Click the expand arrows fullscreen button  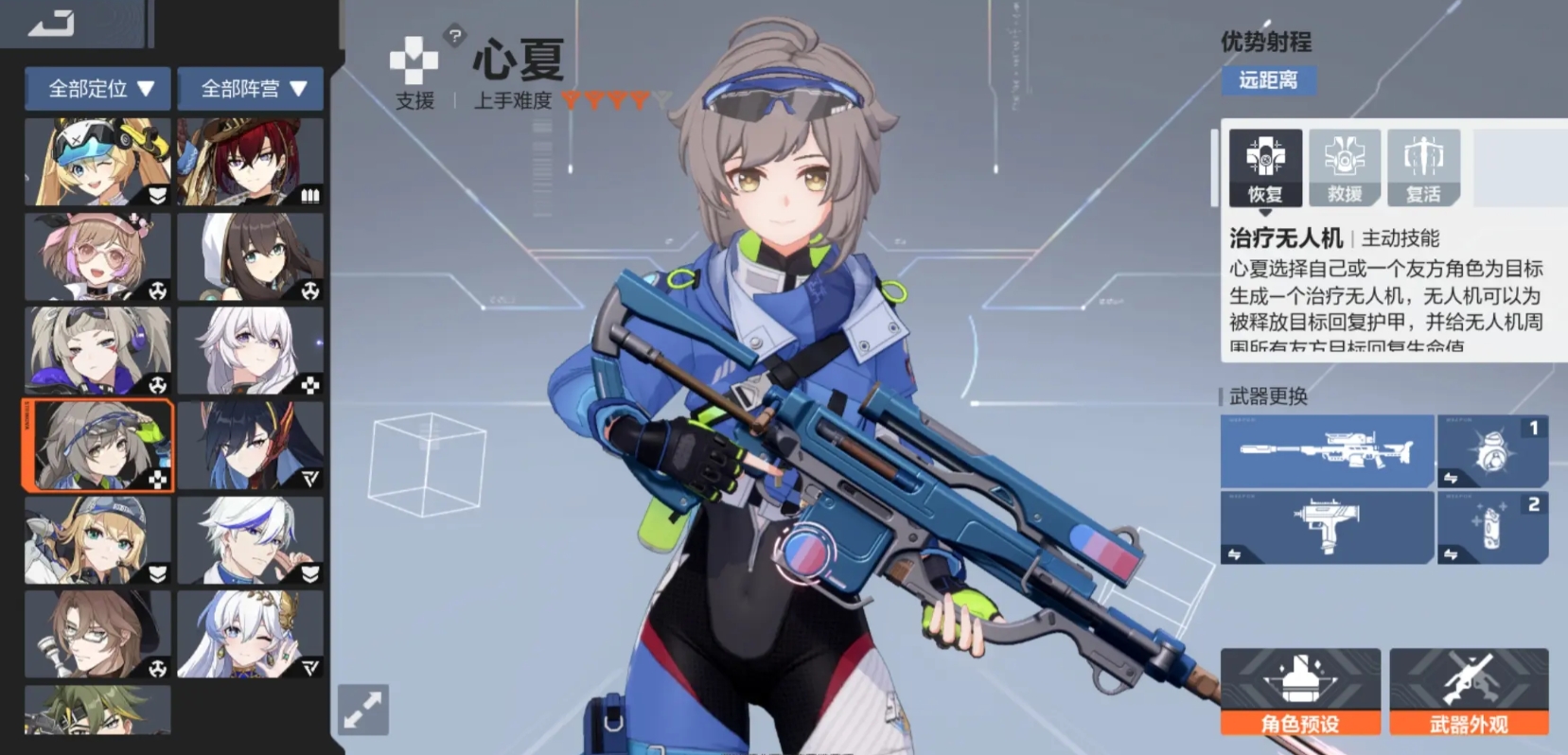pyautogui.click(x=363, y=710)
